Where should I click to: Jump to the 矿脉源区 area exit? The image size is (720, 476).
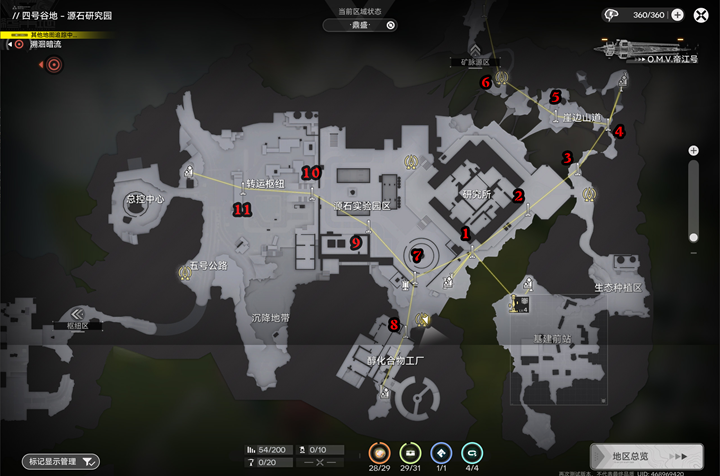coord(475,54)
